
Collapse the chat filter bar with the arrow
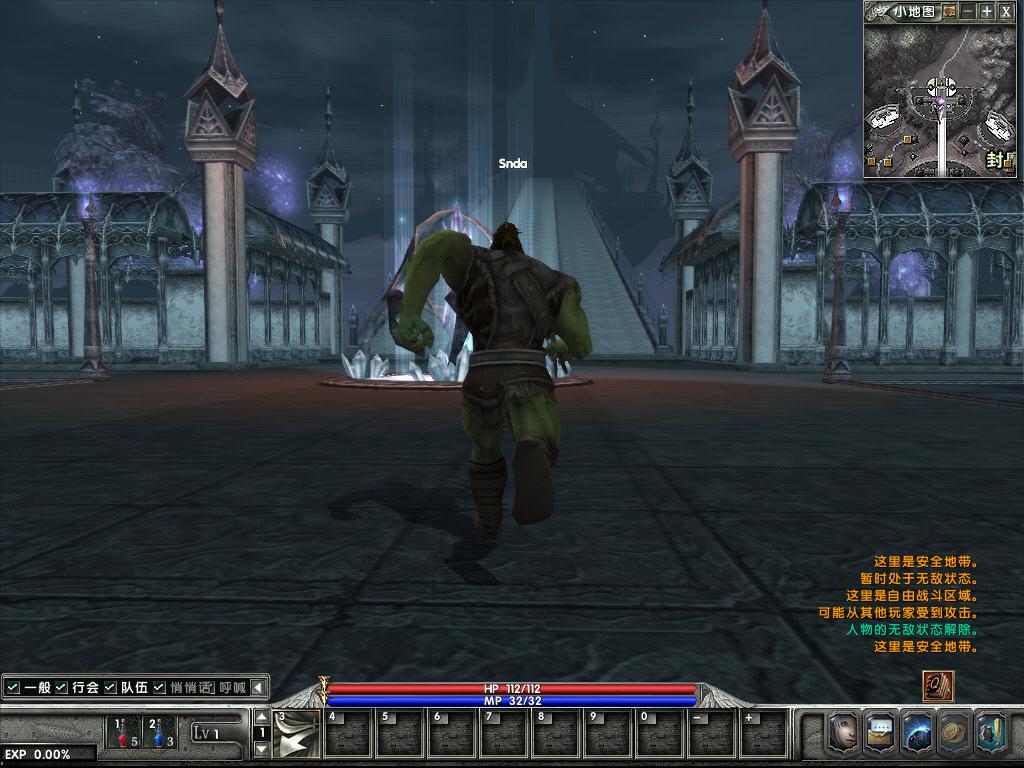[258, 687]
